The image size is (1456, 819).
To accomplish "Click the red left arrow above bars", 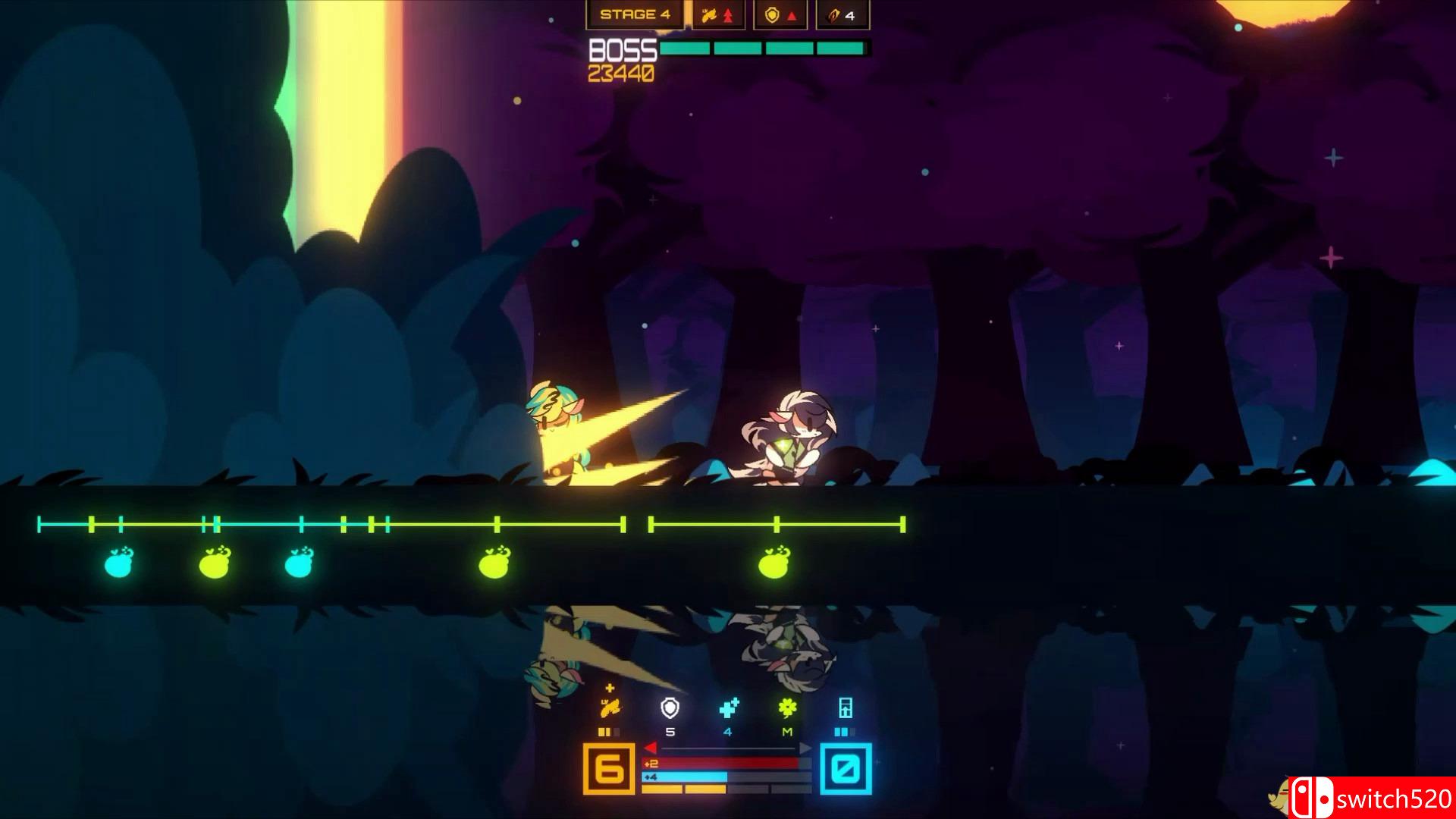I will [650, 748].
